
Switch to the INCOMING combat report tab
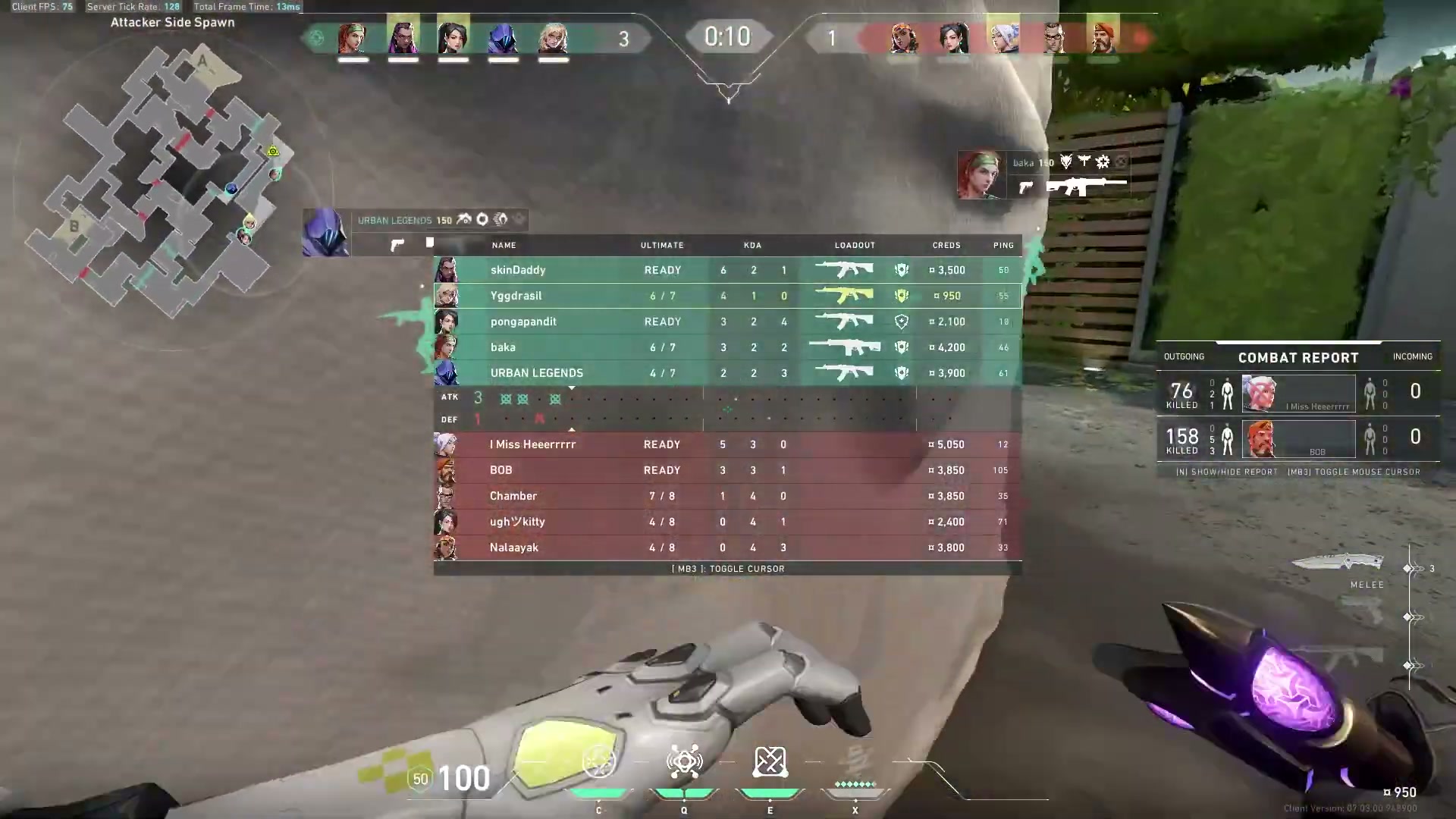click(1412, 356)
